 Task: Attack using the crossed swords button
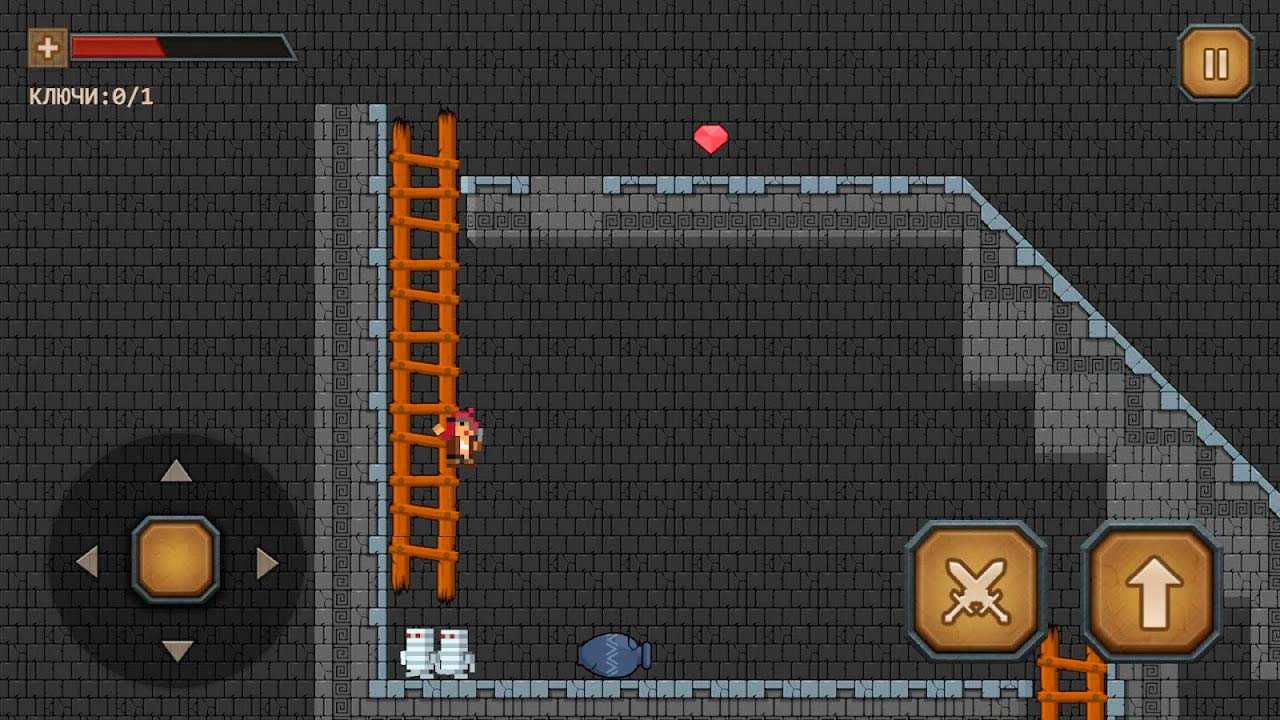coord(975,591)
